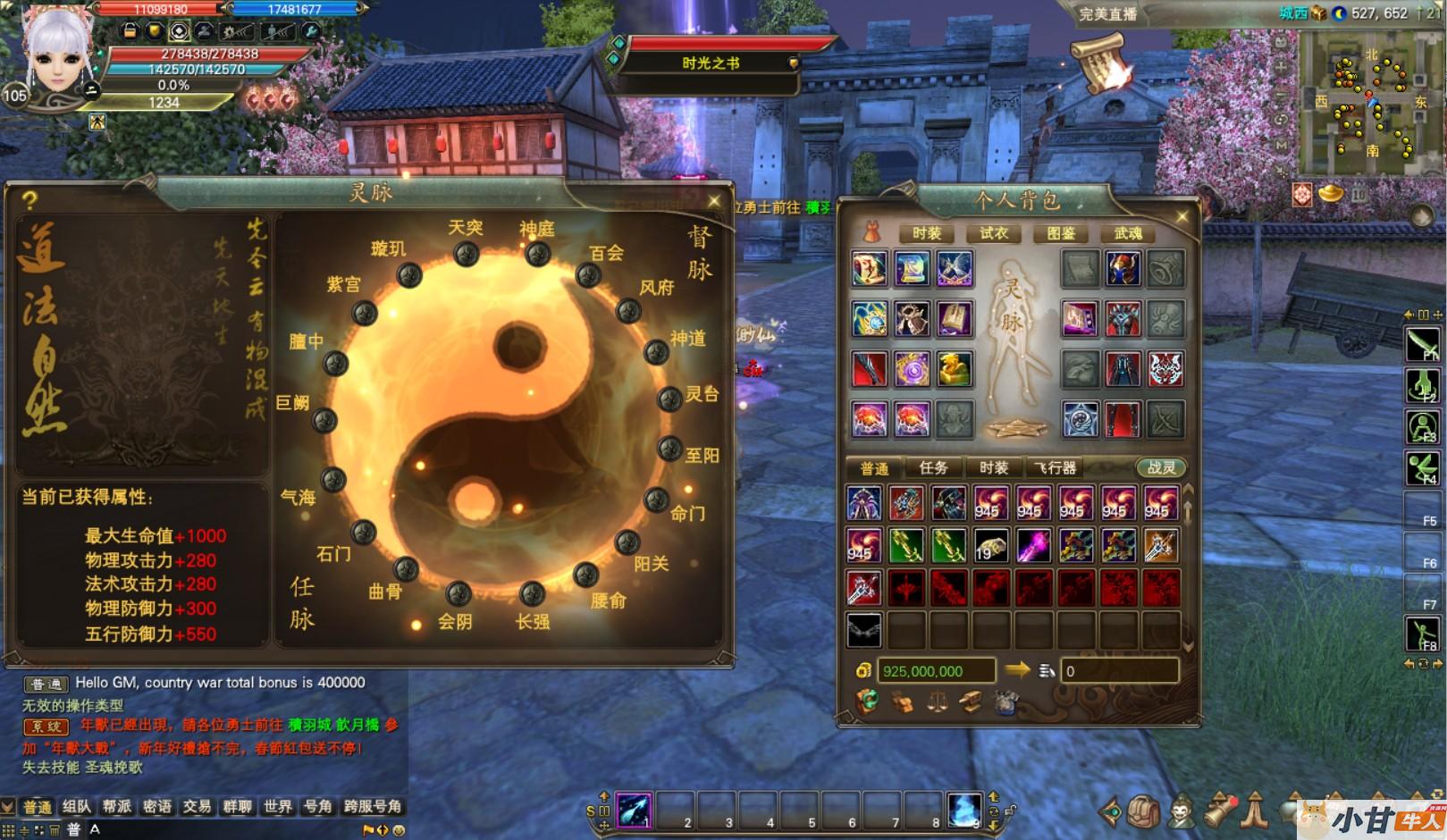Switch to the 图鉴 catalog tab

[1060, 233]
